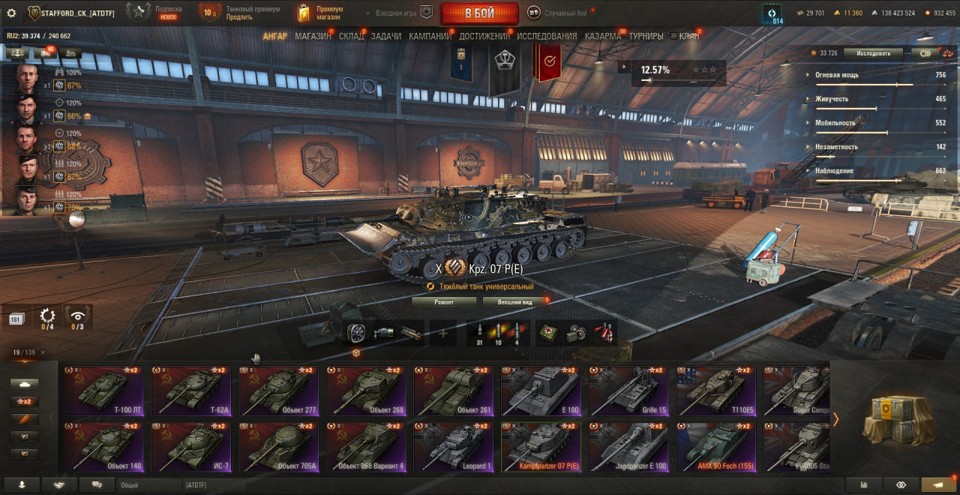Screen dimensions: 960x495
Task: Open the СКЛАД tab
Action: (352, 36)
